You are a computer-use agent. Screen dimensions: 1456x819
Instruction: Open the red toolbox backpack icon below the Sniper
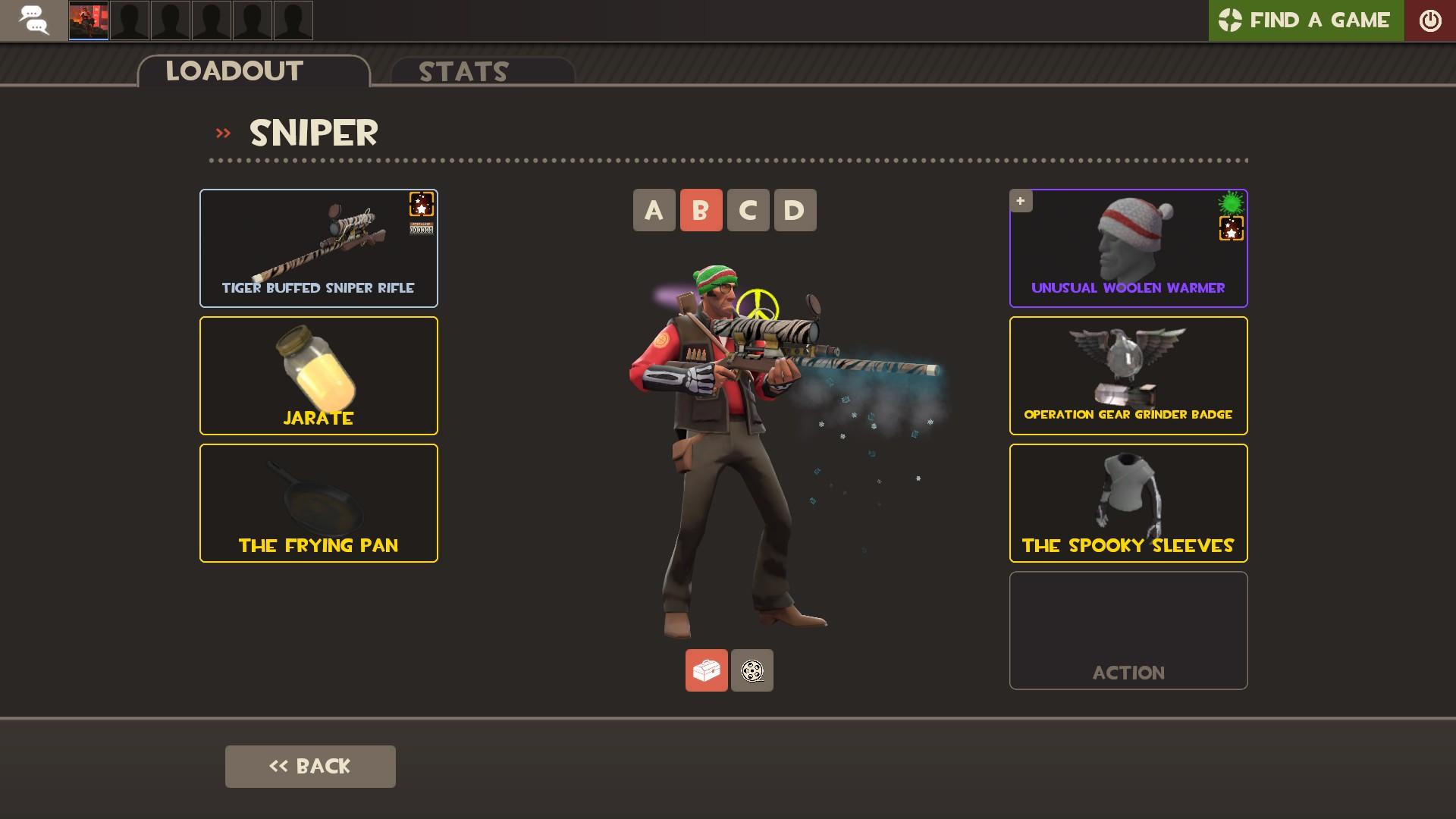tap(706, 670)
